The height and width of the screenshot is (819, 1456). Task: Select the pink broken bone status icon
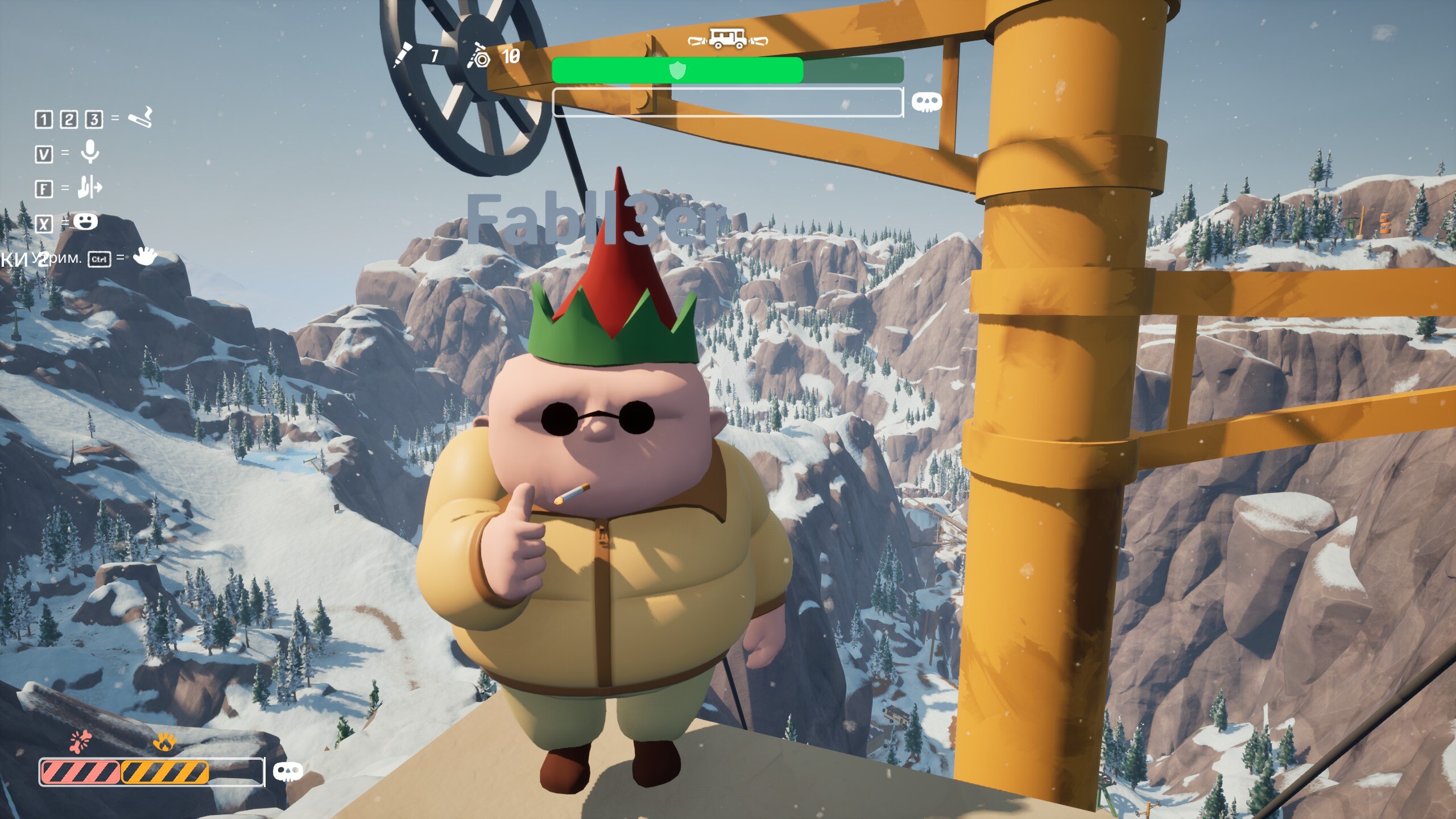pyautogui.click(x=81, y=741)
